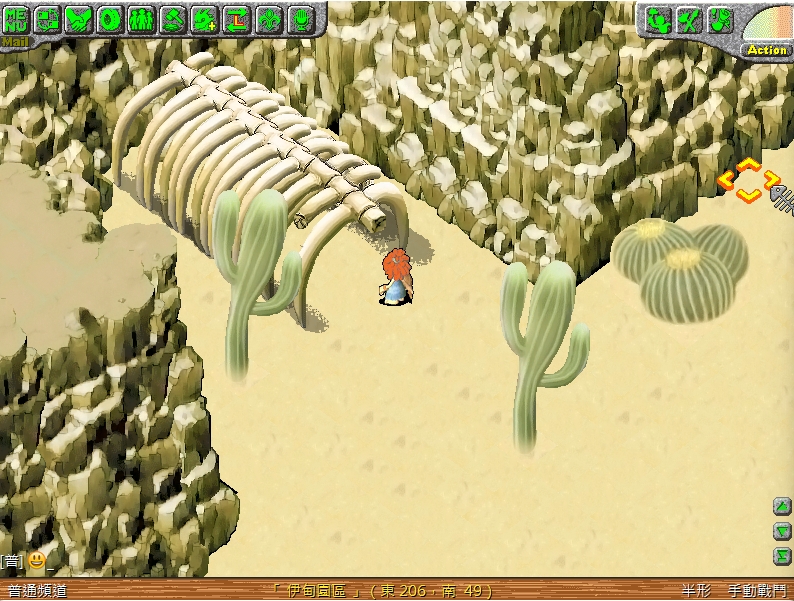Toggle the microphone icon

[x=299, y=18]
